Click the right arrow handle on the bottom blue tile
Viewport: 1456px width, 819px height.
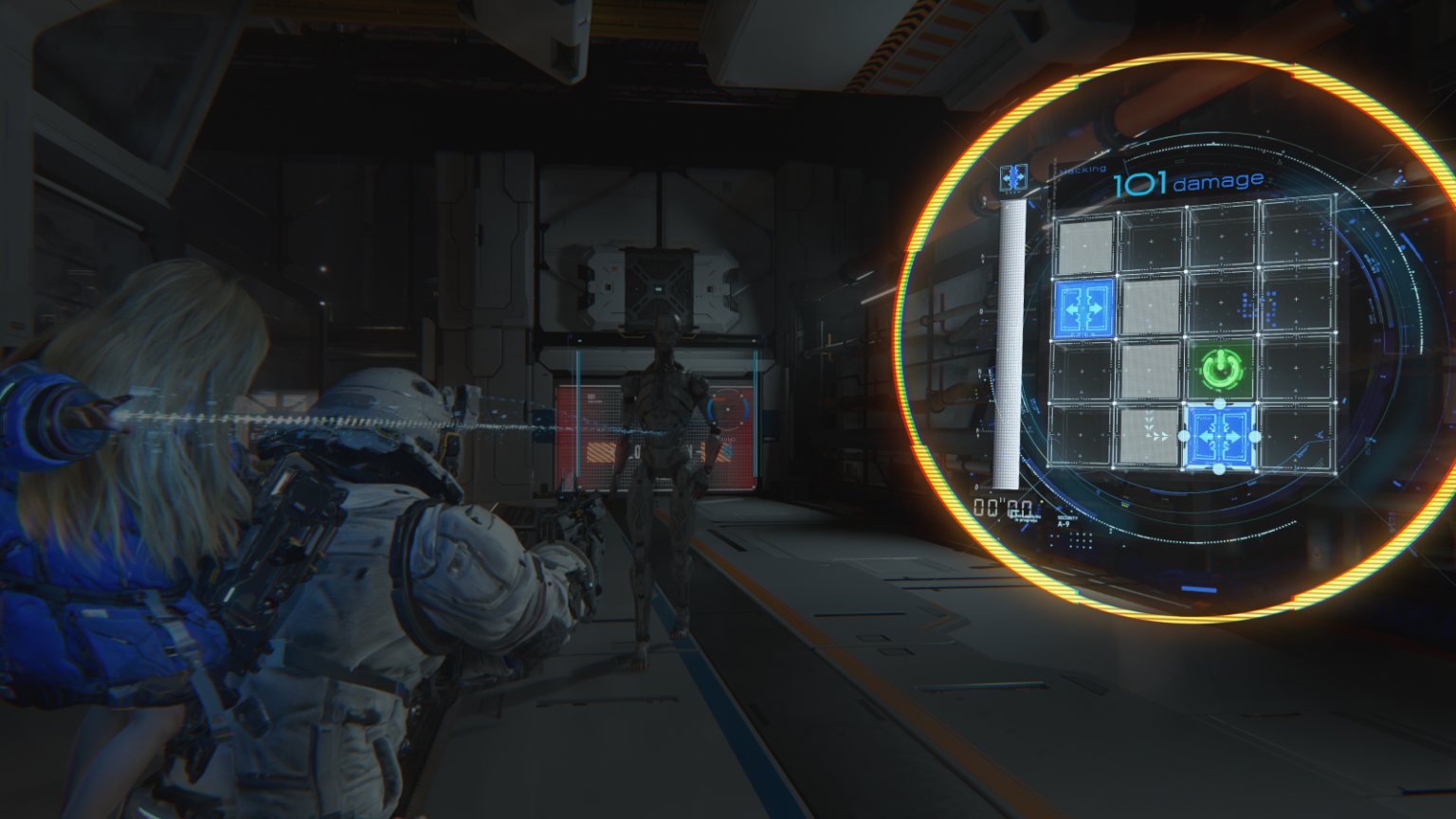point(1254,435)
